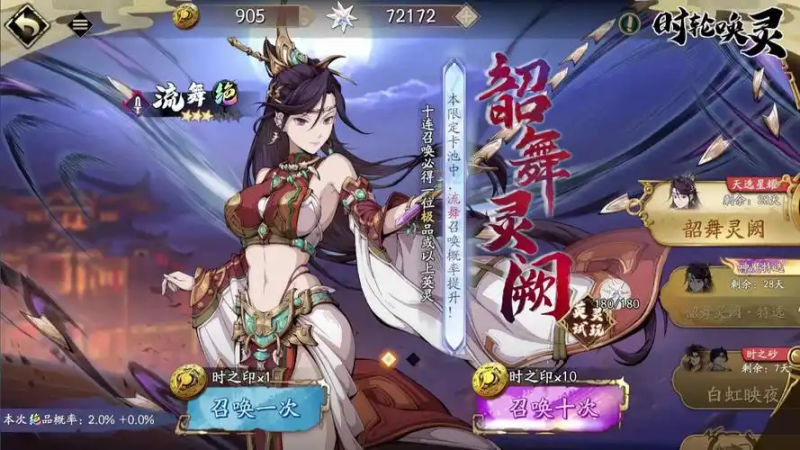Tap the gold 时之印 coin currency icon

click(x=185, y=16)
